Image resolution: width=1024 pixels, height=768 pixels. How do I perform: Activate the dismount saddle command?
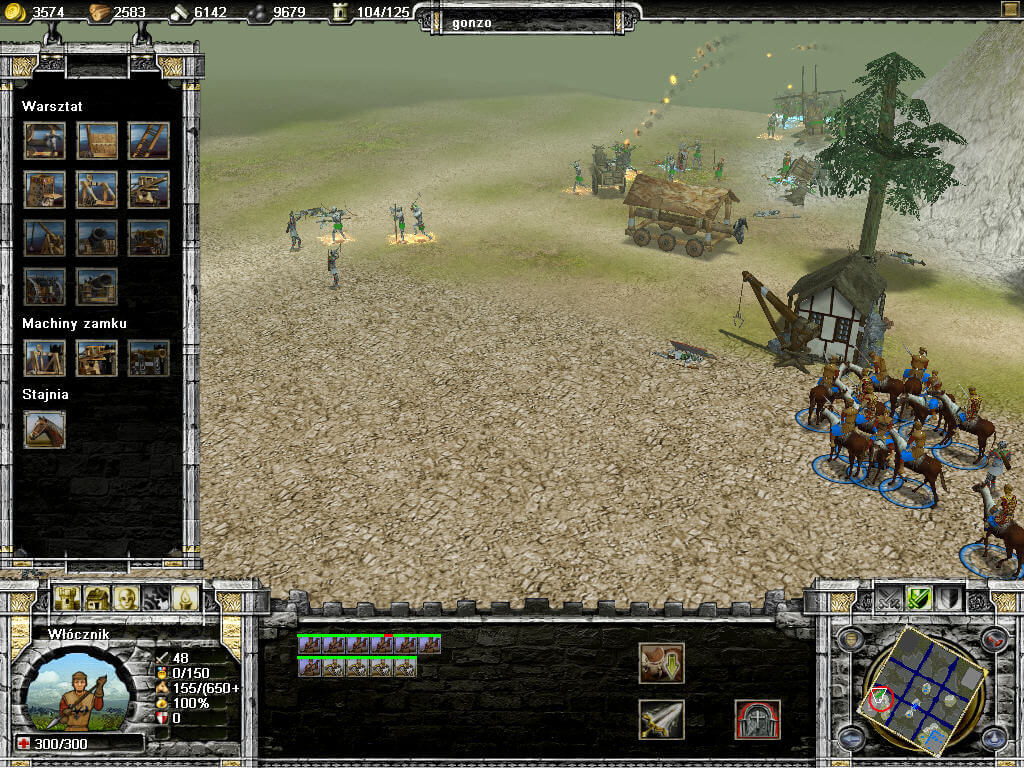(661, 663)
